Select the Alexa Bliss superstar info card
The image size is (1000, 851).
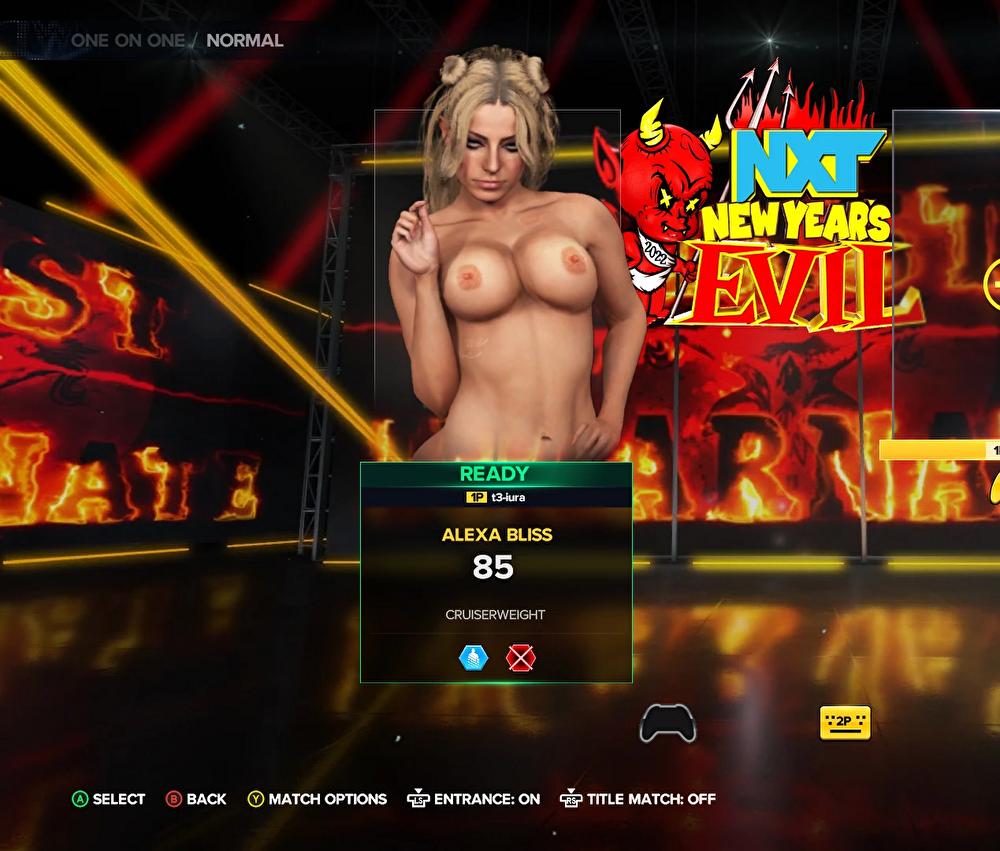496,572
